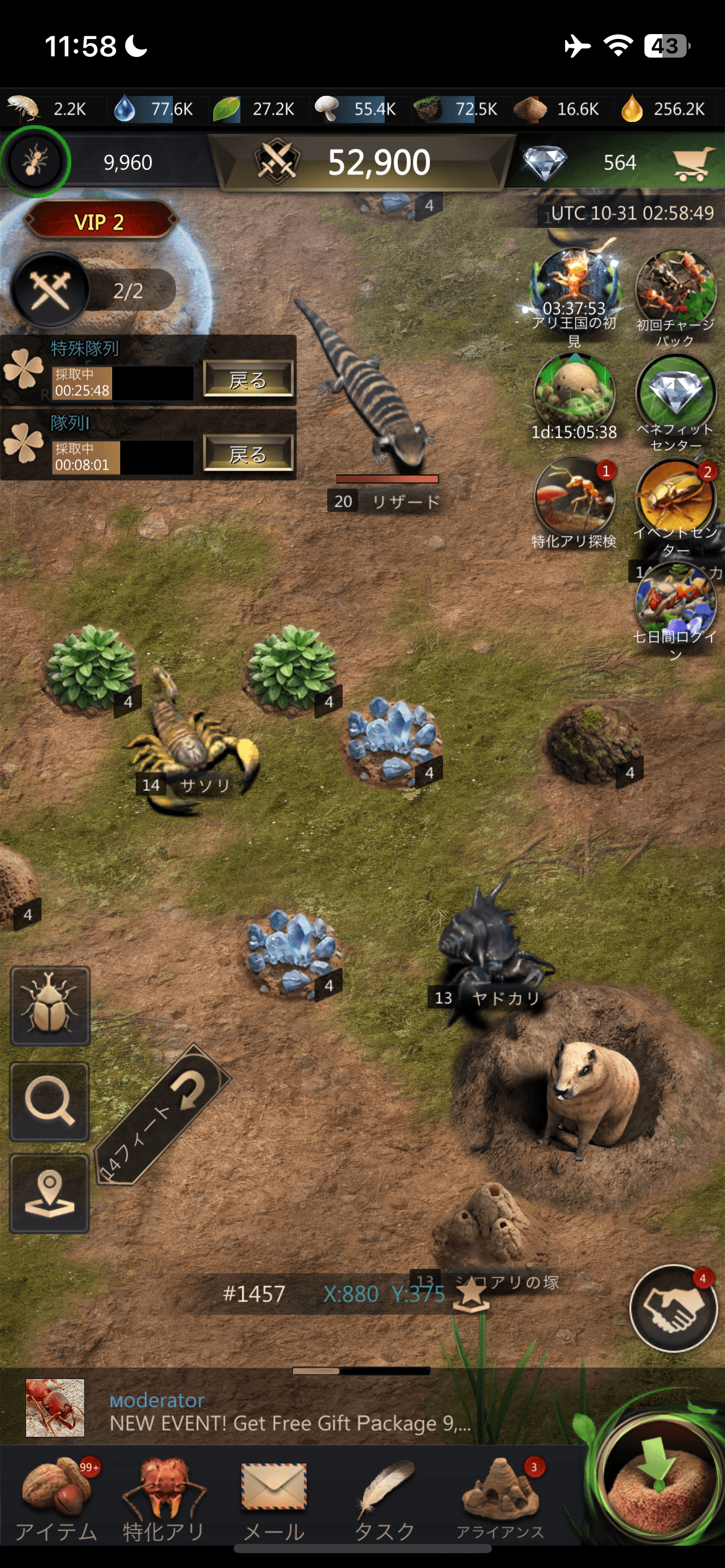Tap the handshake alliance help button
This screenshot has height=1568, width=725.
pyautogui.click(x=673, y=1308)
